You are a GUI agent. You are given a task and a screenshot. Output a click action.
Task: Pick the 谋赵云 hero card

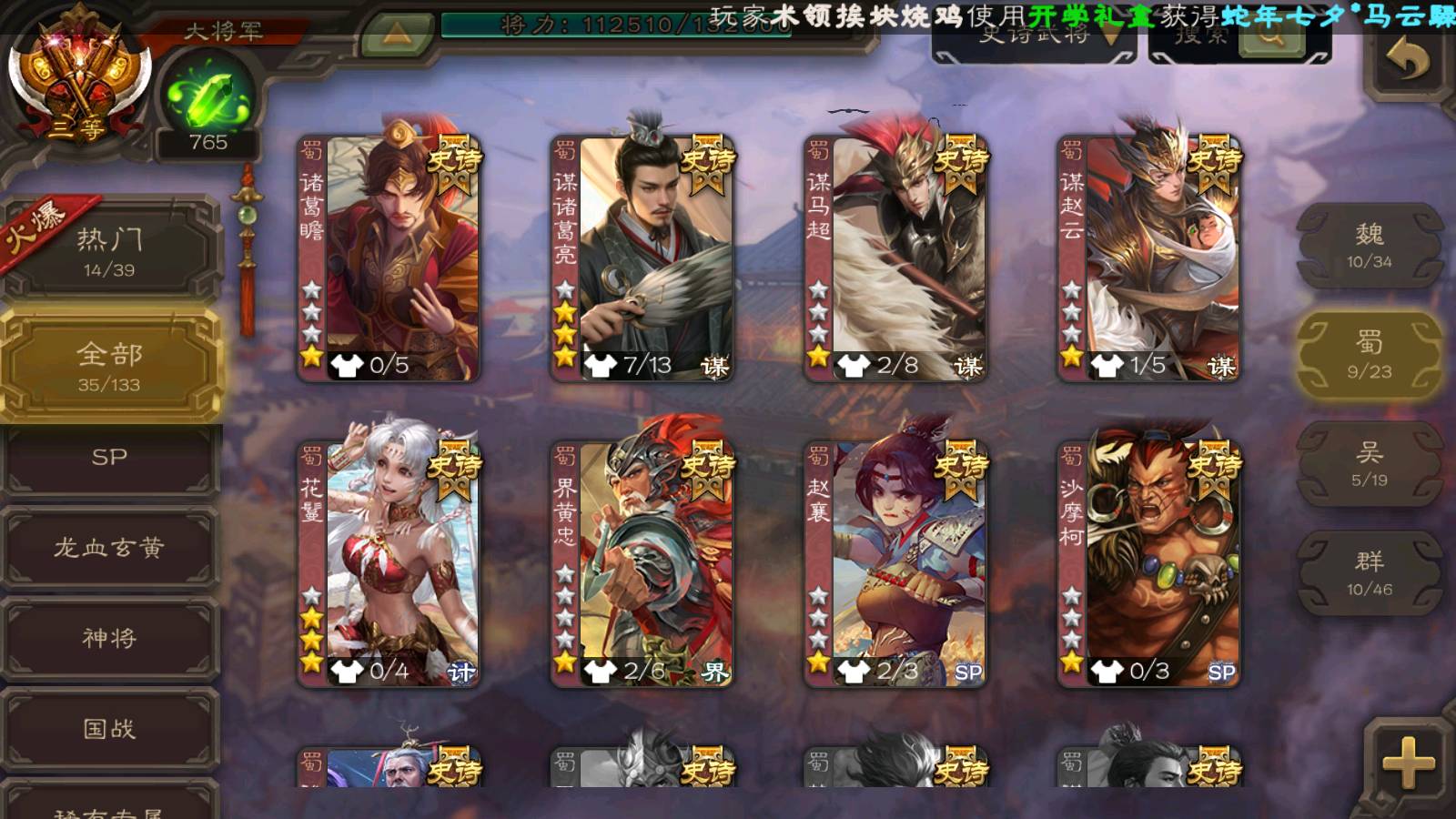[1148, 258]
